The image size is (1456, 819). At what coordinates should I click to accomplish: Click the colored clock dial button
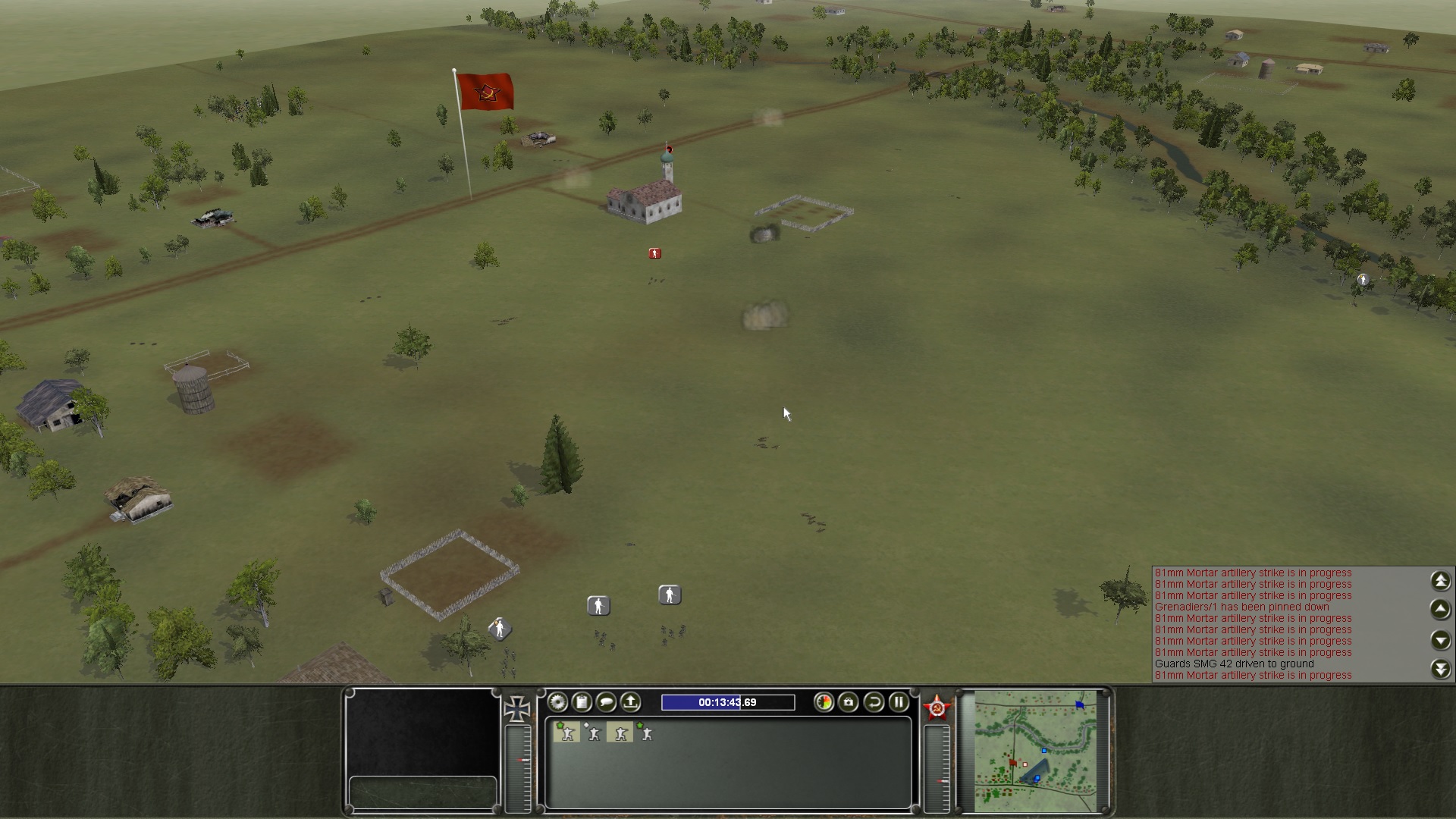tap(824, 702)
